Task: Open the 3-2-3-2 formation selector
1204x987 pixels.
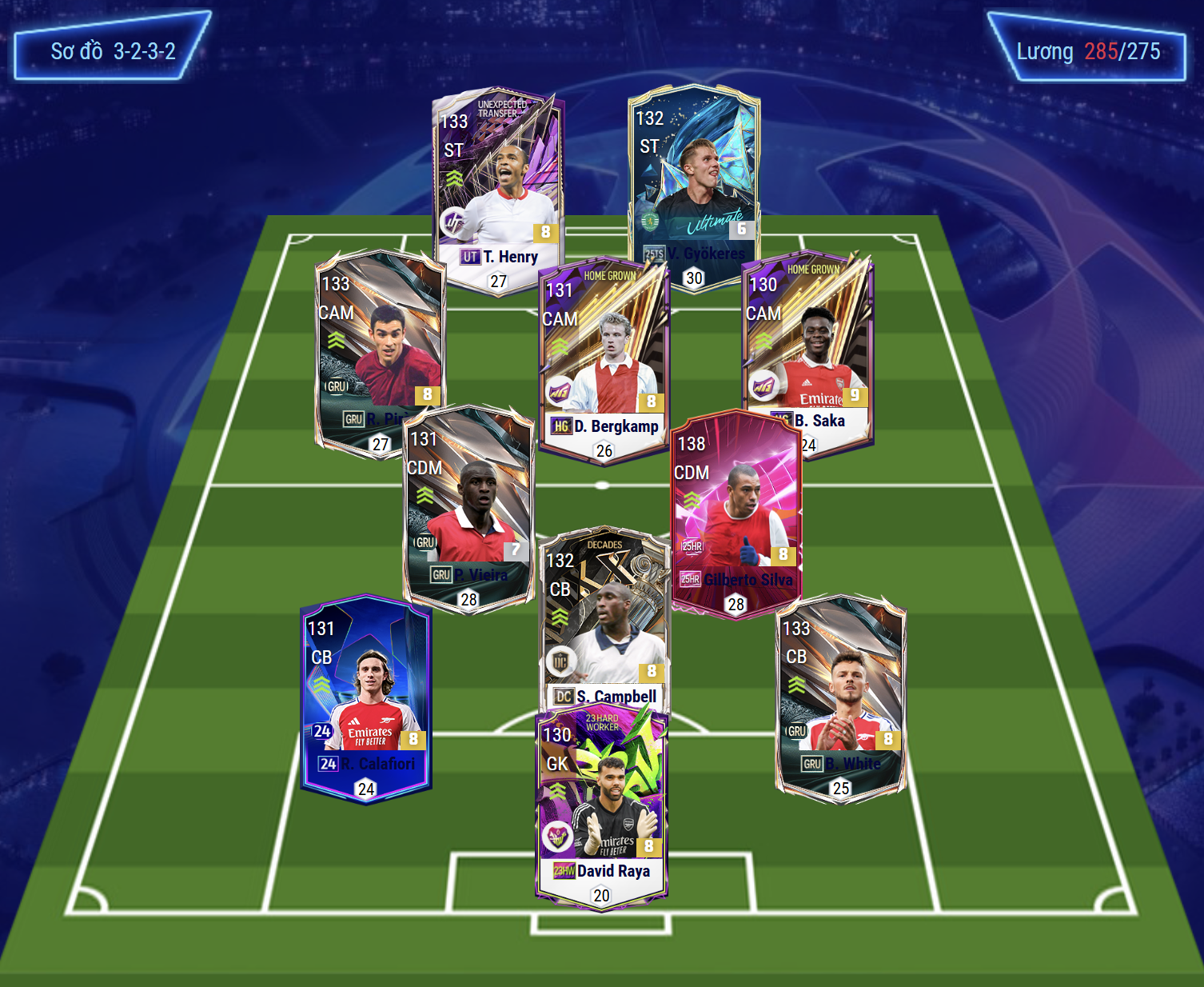Action: click(113, 50)
